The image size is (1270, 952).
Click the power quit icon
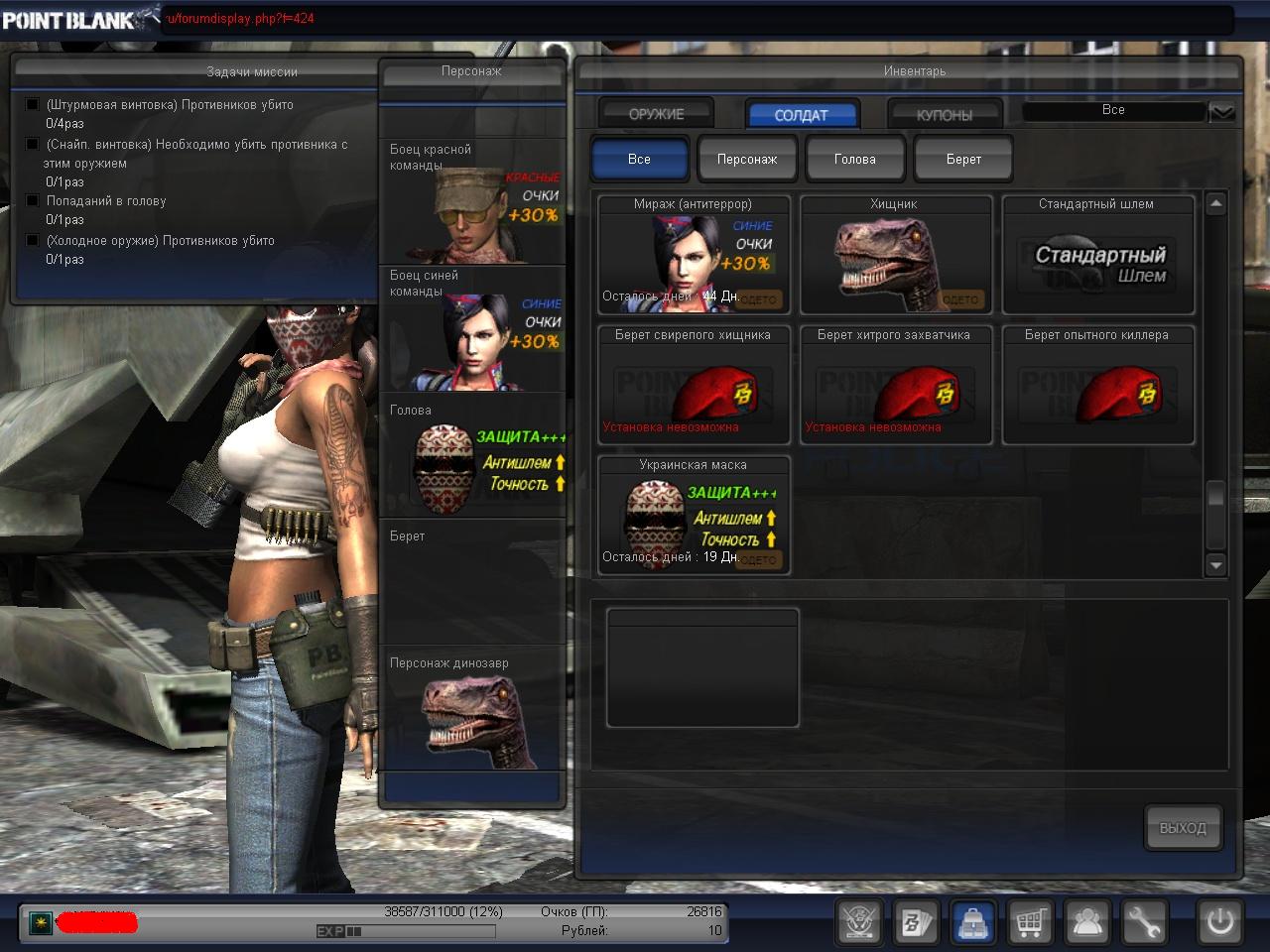[1220, 922]
